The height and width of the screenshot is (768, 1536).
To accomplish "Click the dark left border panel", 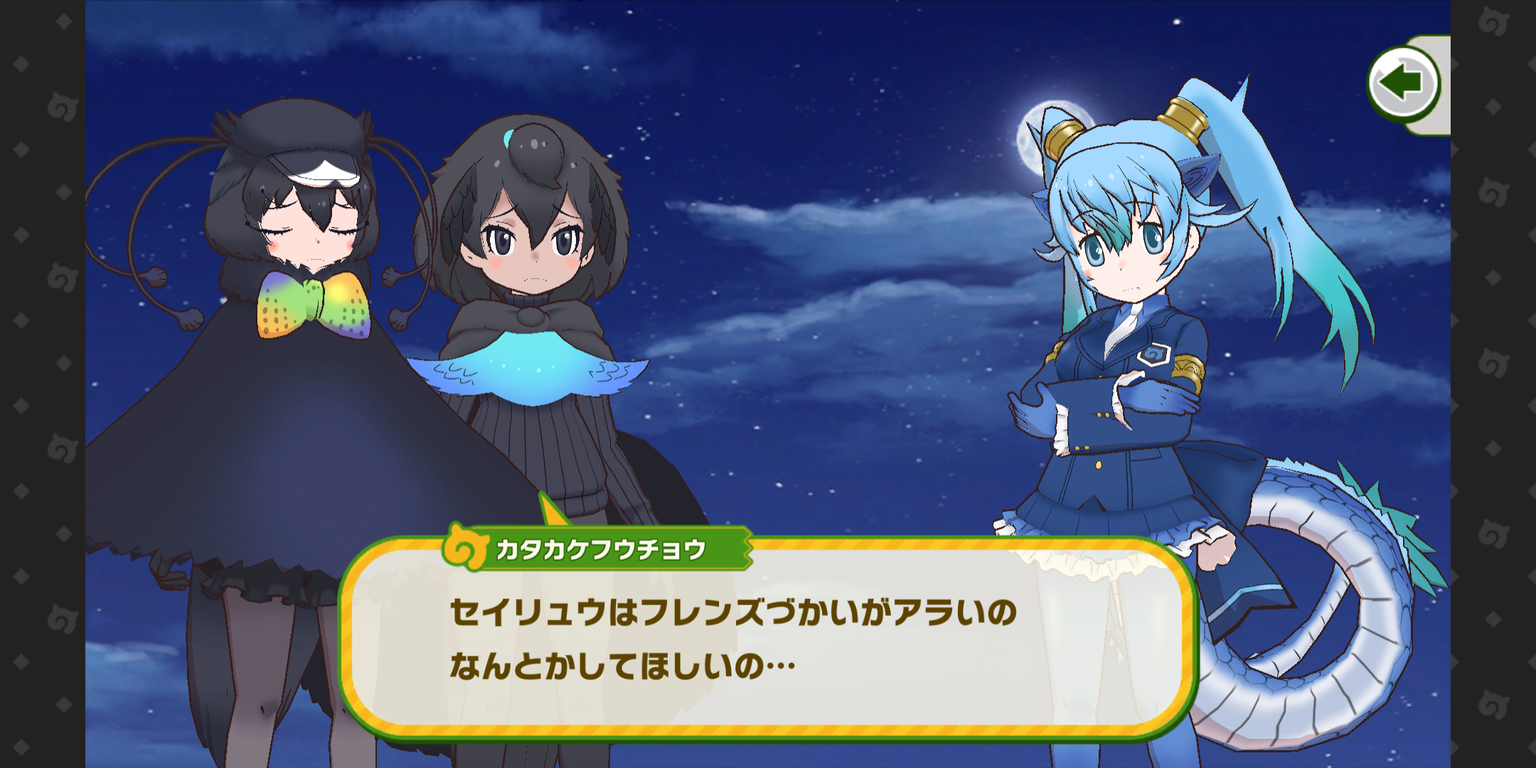I will point(42,384).
